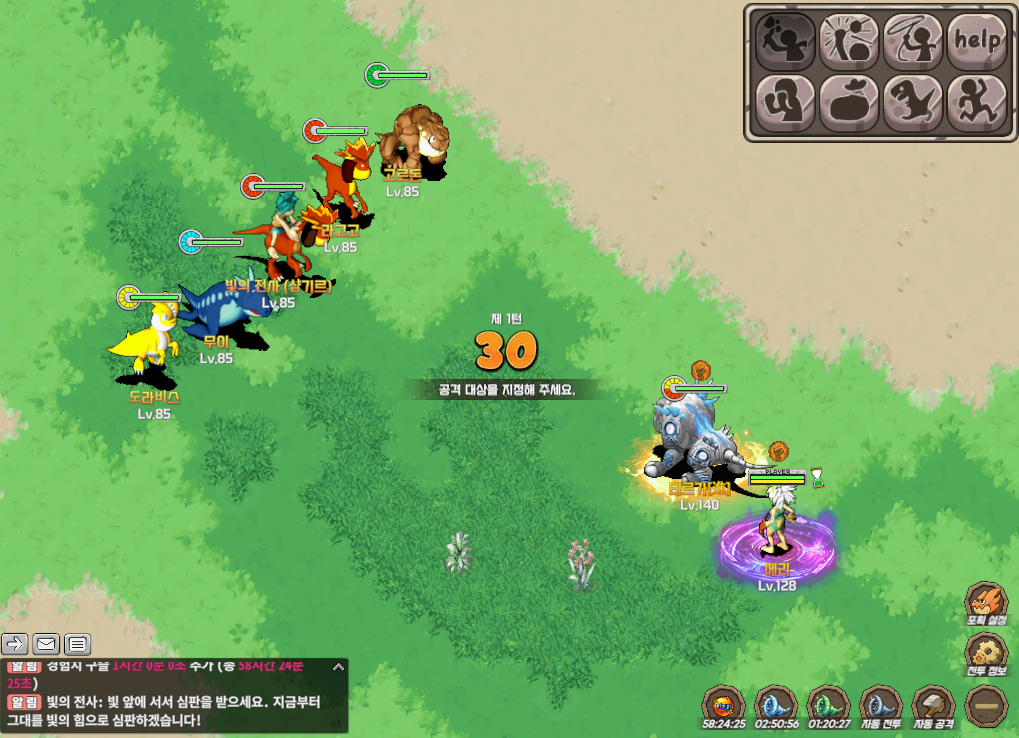
Task: Select the dinosaur pet command icon
Action: [913, 102]
